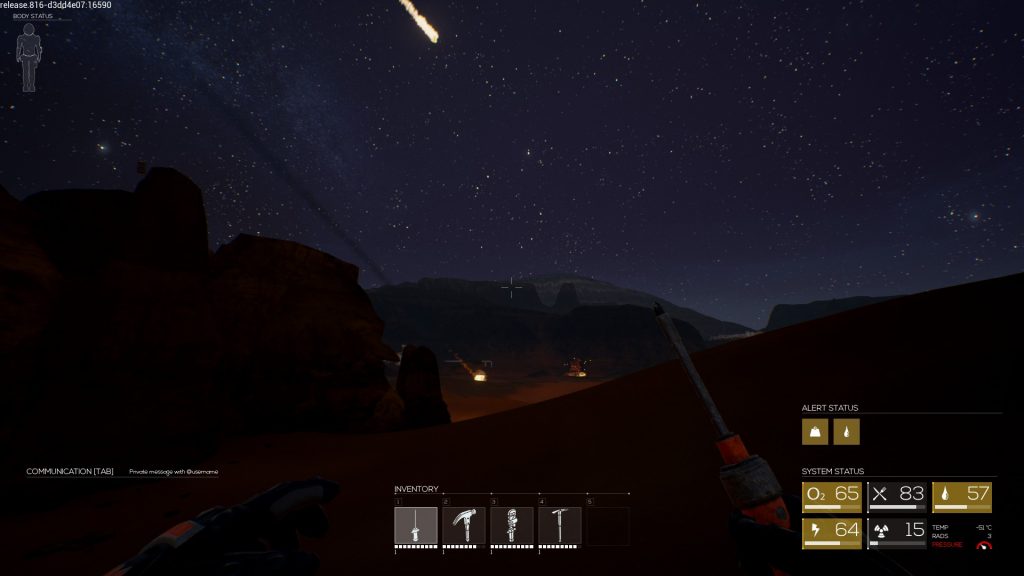Equip the pickaxe in inventory slot 4
Image resolution: width=1024 pixels, height=576 pixels.
point(560,525)
